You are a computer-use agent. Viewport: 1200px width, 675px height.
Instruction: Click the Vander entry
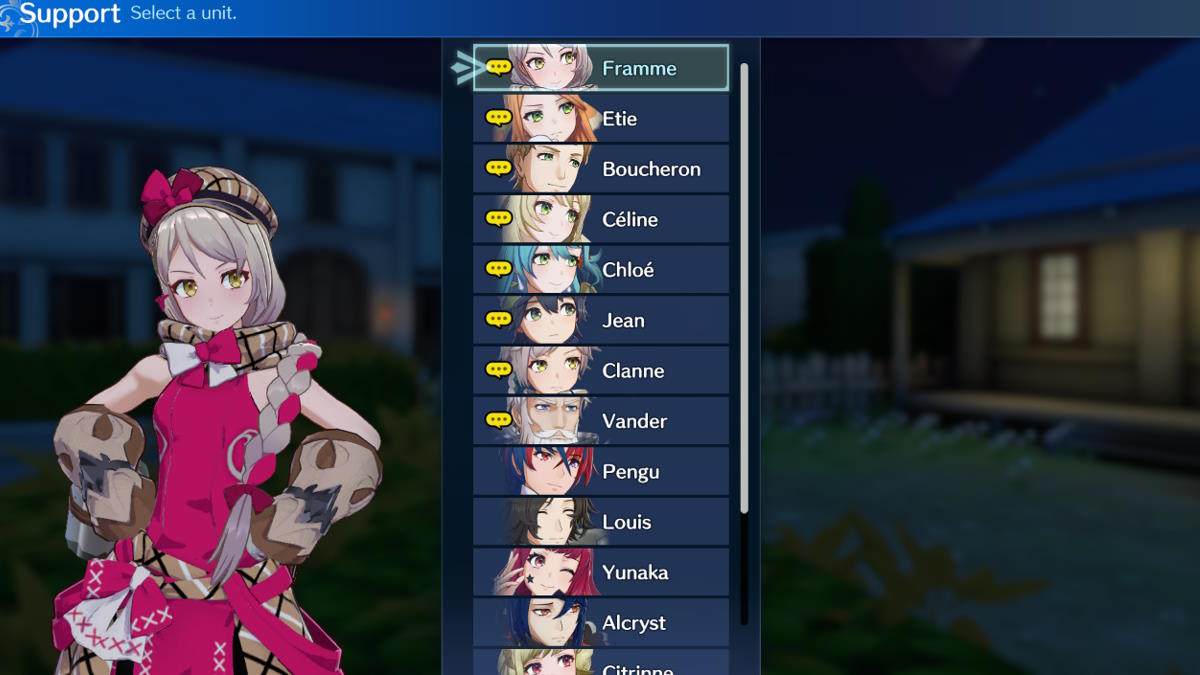[x=601, y=421]
